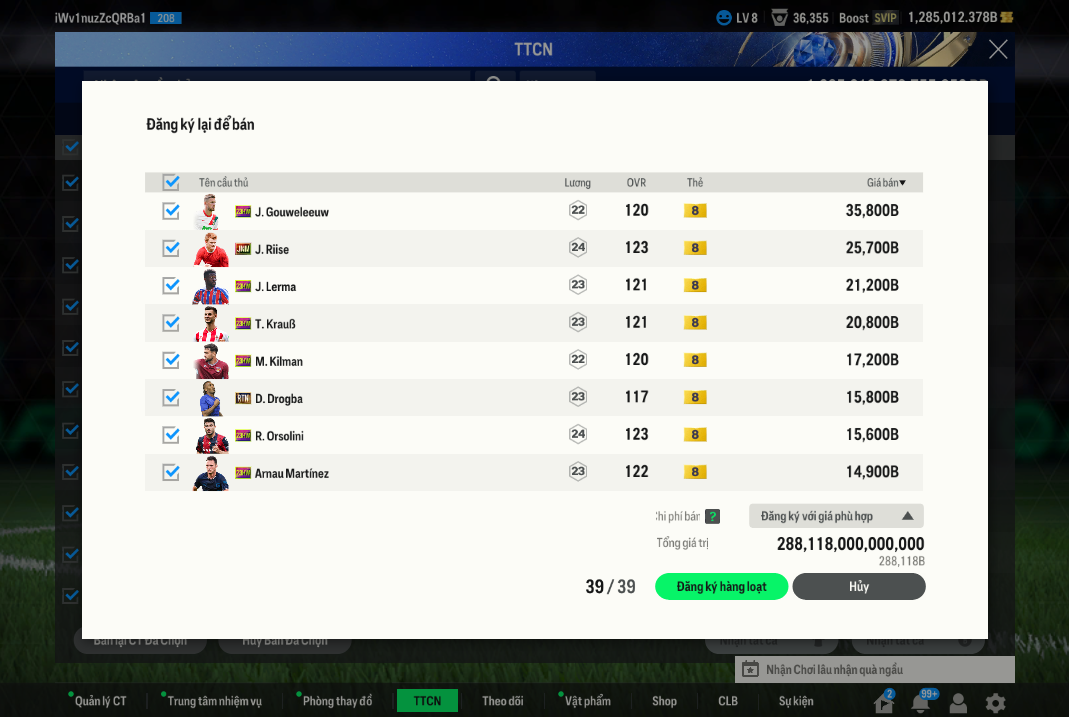Close the TTCN window with X
Screen dimensions: 1069x717
pyautogui.click(x=998, y=49)
